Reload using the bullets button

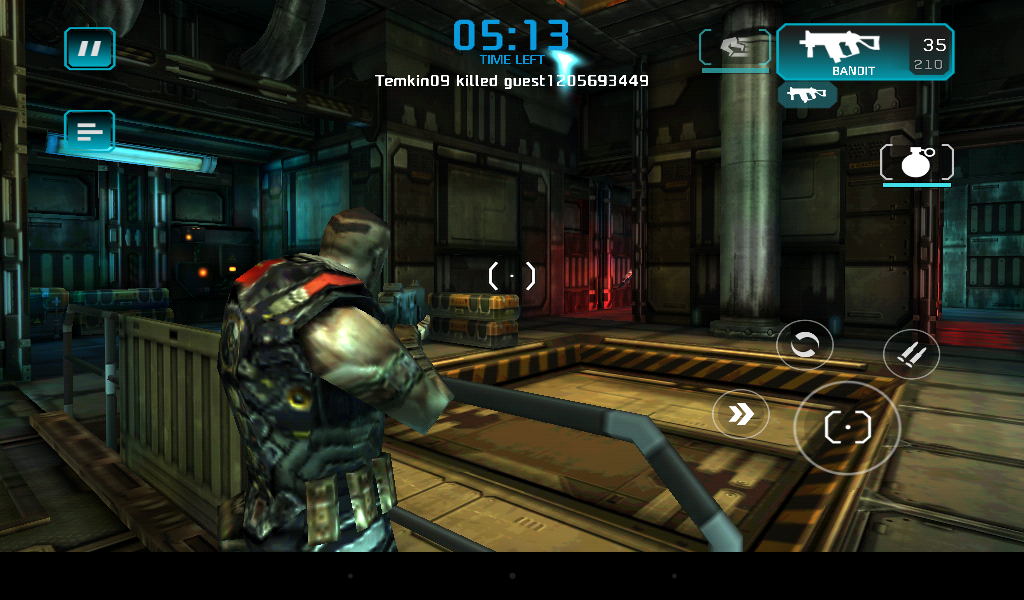(x=911, y=354)
